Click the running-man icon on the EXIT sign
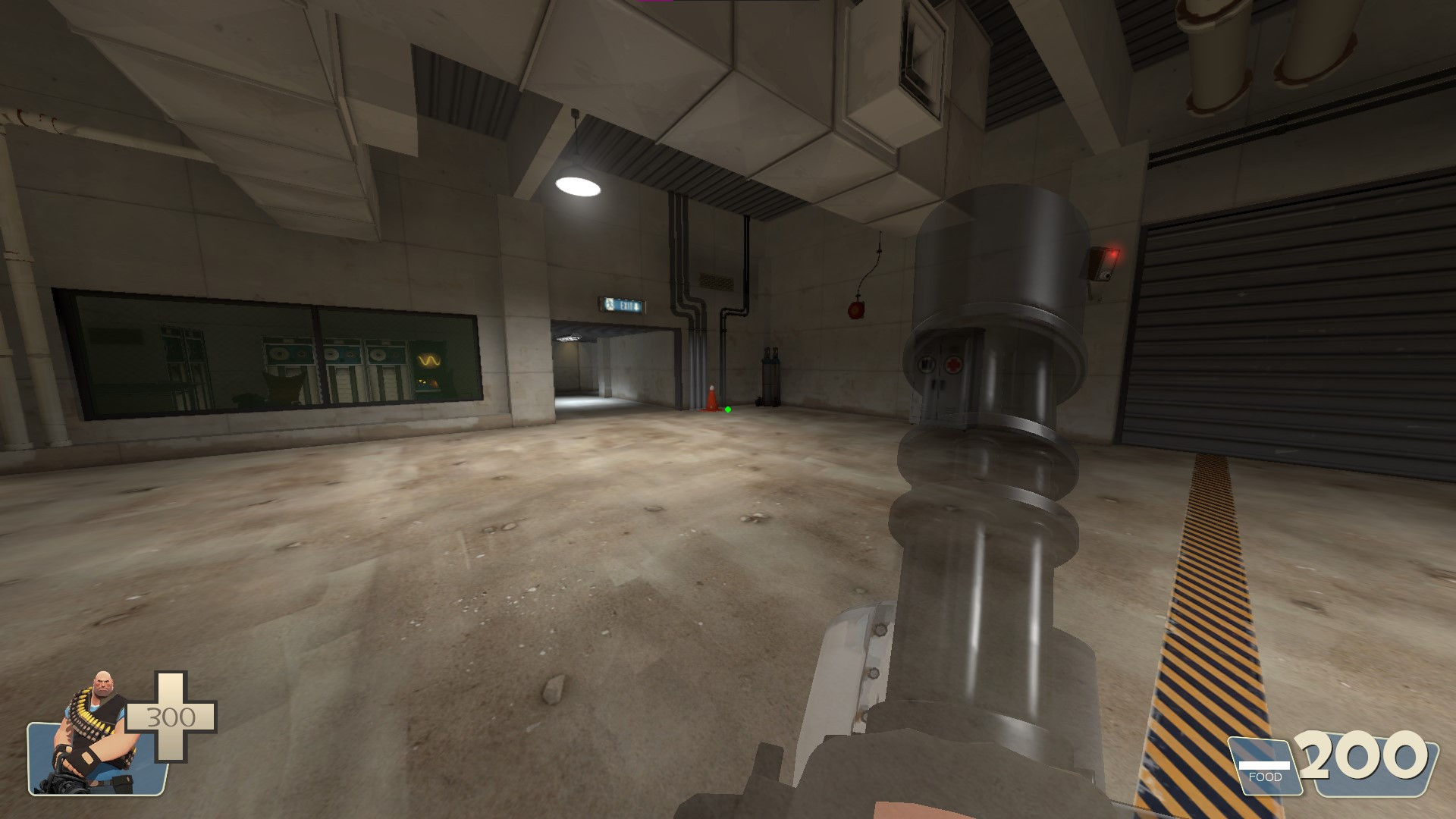 tap(610, 306)
